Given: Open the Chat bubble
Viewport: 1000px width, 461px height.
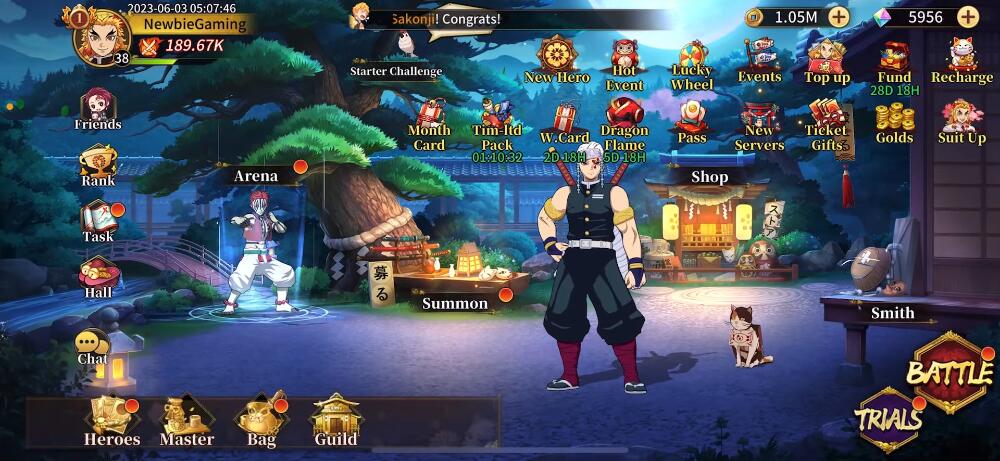Looking at the screenshot, I should pyautogui.click(x=92, y=347).
